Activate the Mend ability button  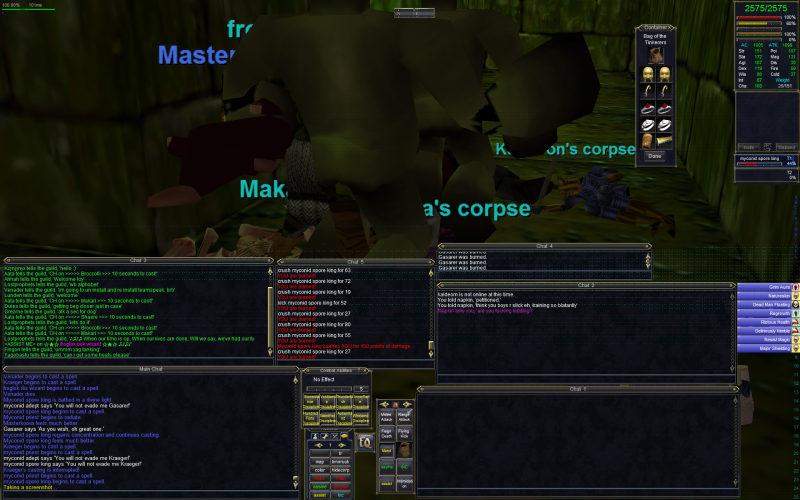click(387, 451)
